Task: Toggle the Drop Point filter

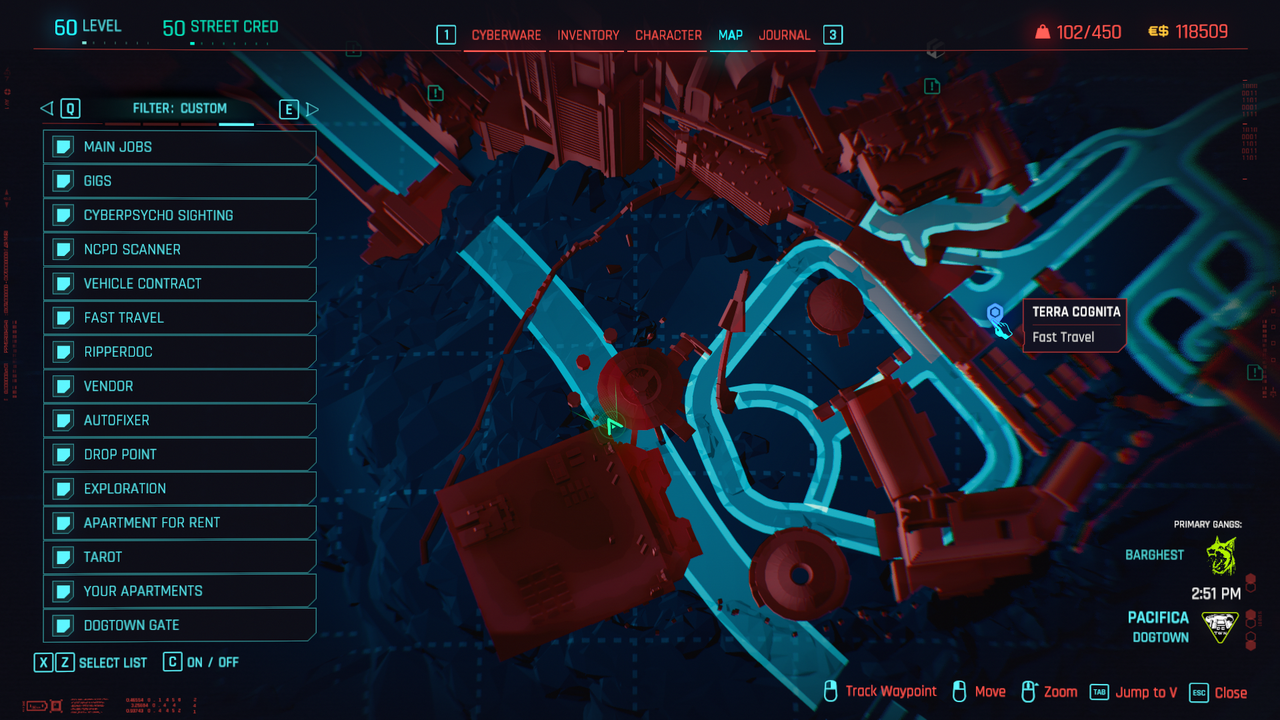Action: [x=180, y=454]
